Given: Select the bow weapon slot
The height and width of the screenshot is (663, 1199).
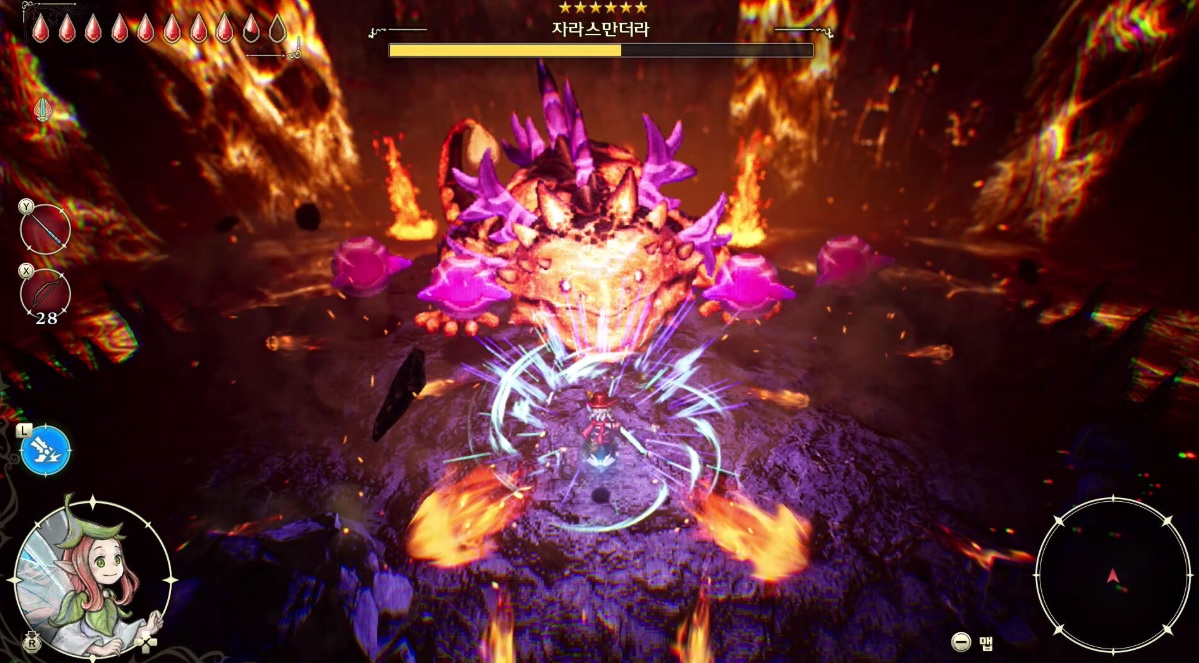Looking at the screenshot, I should 46,294.
